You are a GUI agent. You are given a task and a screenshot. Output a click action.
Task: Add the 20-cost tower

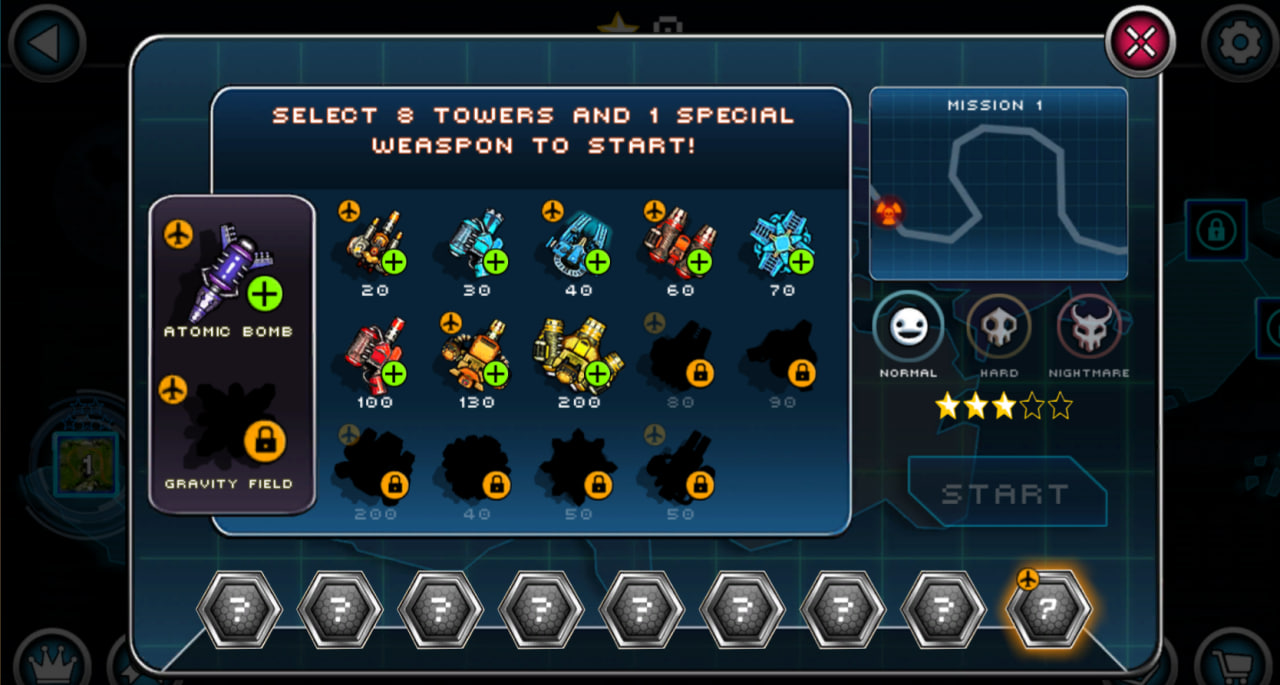[x=376, y=244]
